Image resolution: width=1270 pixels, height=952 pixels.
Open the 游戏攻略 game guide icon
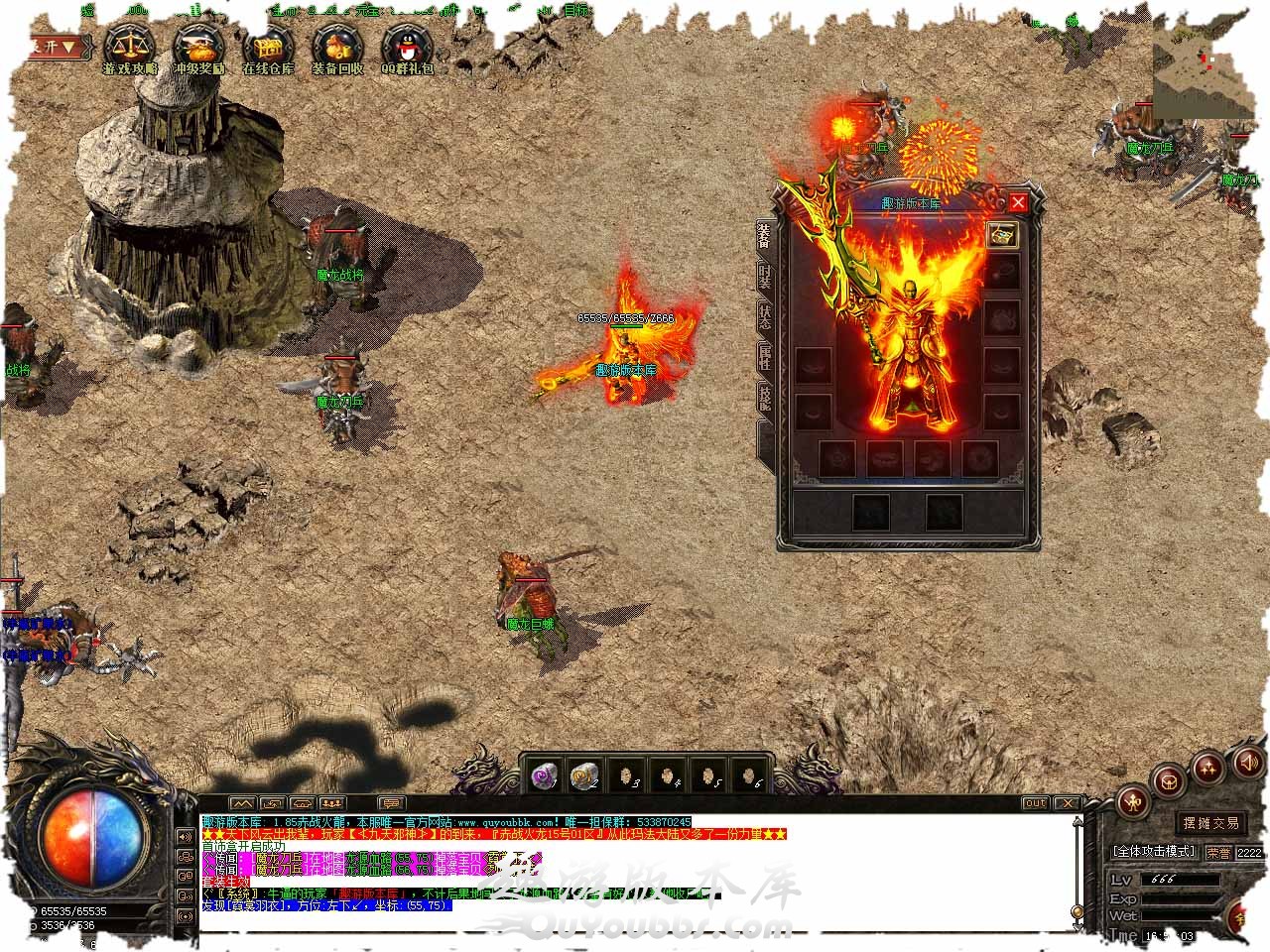[x=130, y=45]
